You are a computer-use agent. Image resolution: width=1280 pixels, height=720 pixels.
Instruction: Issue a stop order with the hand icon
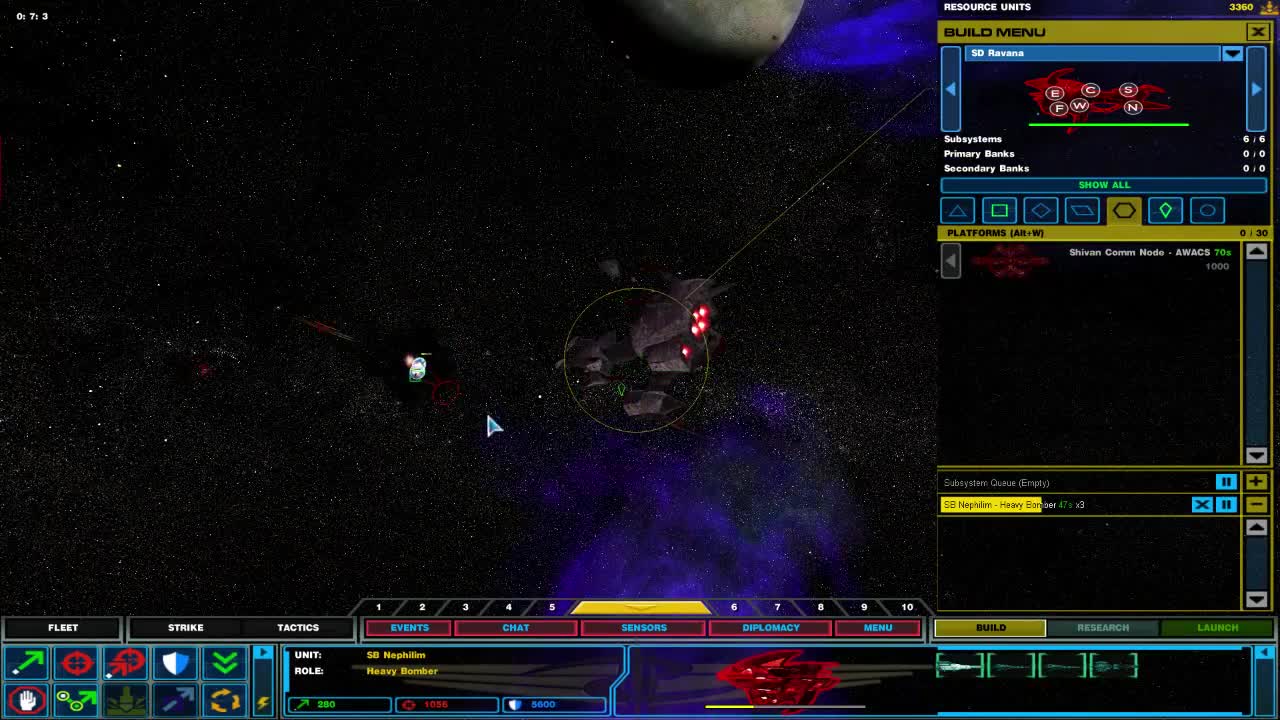27,700
